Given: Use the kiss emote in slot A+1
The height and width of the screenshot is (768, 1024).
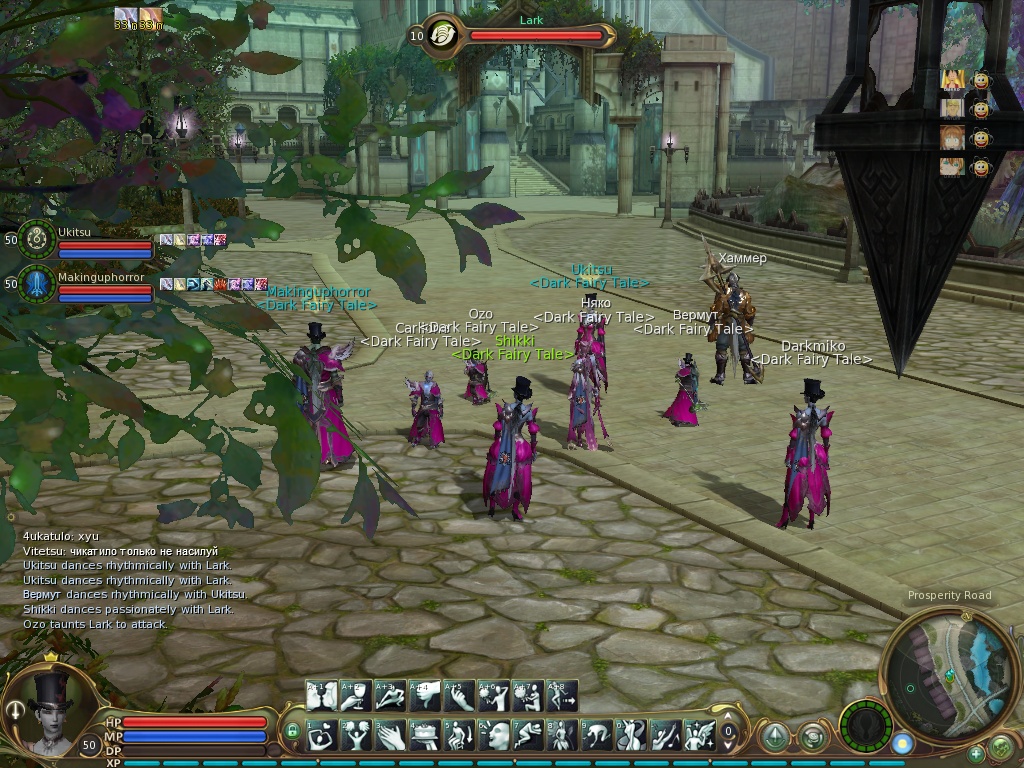Looking at the screenshot, I should [322, 696].
